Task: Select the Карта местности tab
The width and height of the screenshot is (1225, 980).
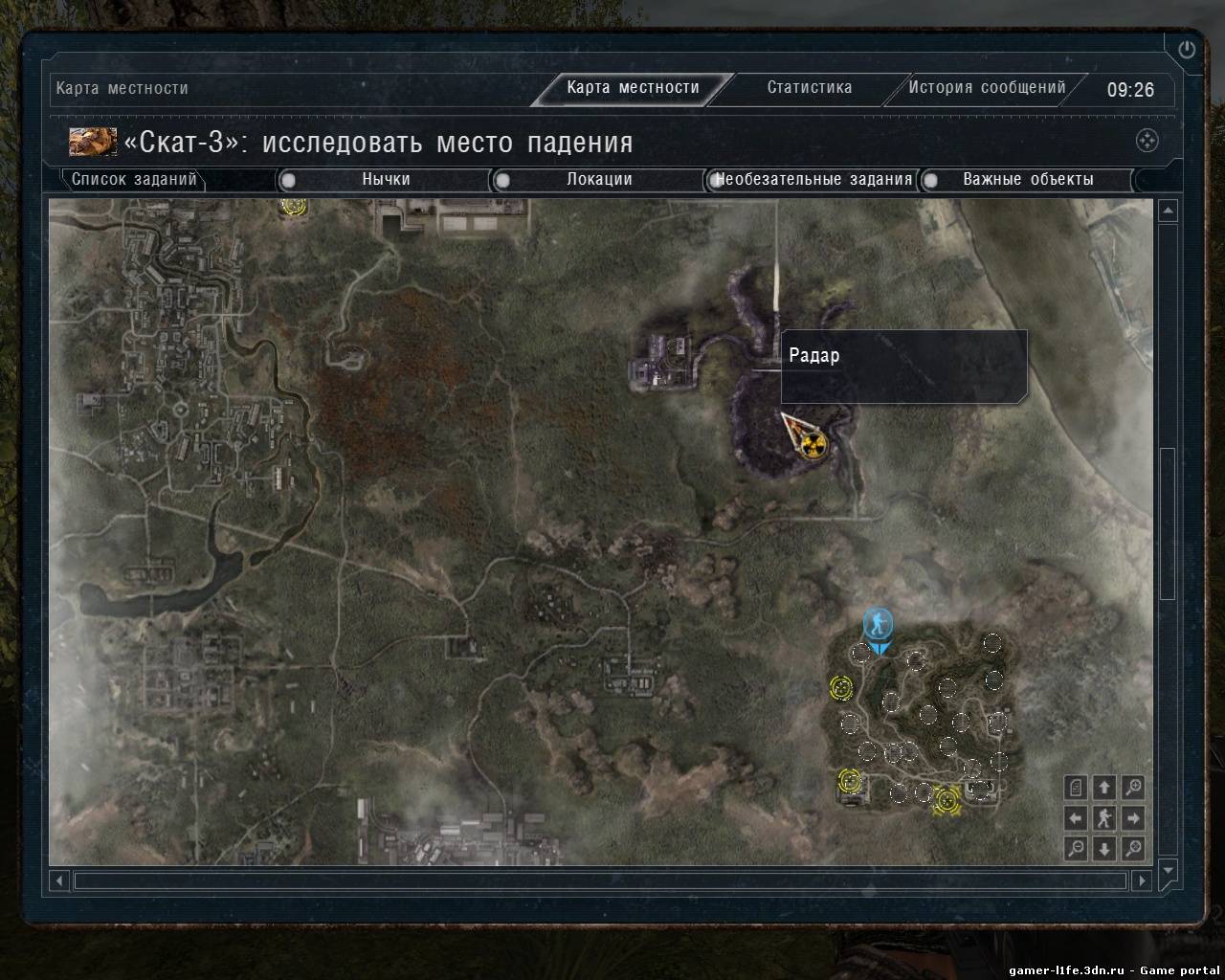Action: click(633, 88)
